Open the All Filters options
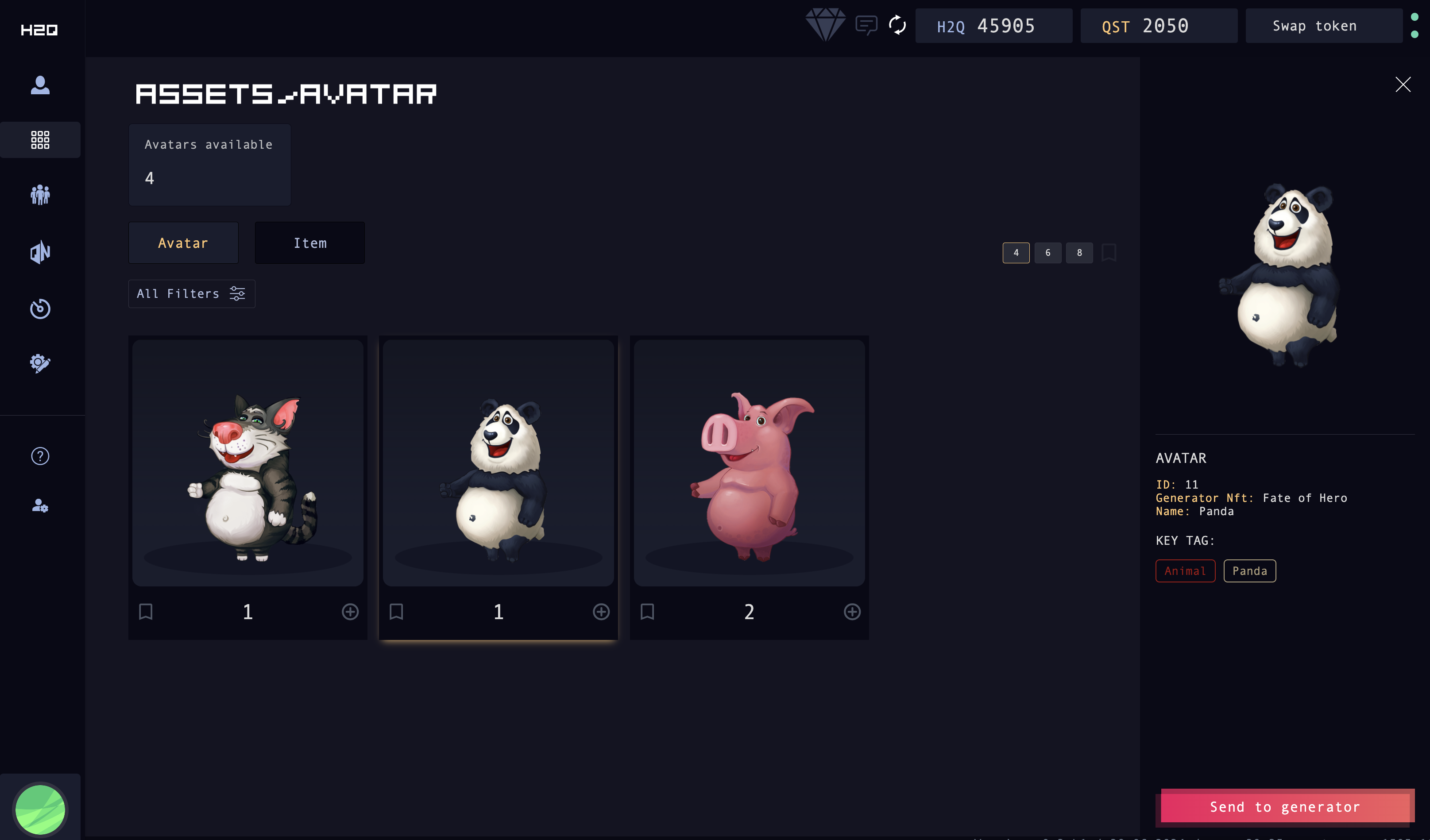Screen dimensions: 1430x840 pyautogui.click(x=191, y=294)
